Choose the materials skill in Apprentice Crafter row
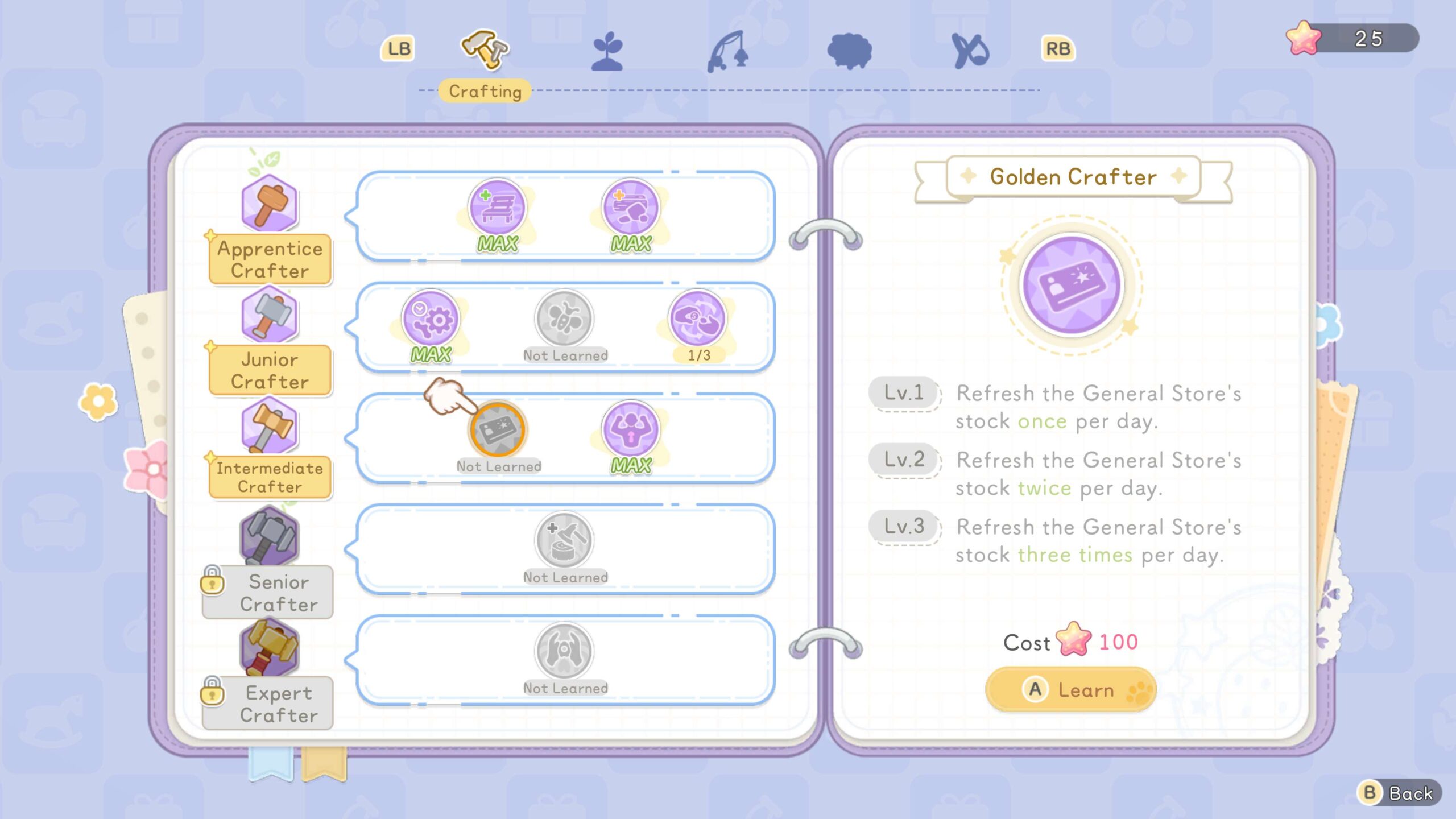This screenshot has height=819, width=1456. tap(631, 208)
